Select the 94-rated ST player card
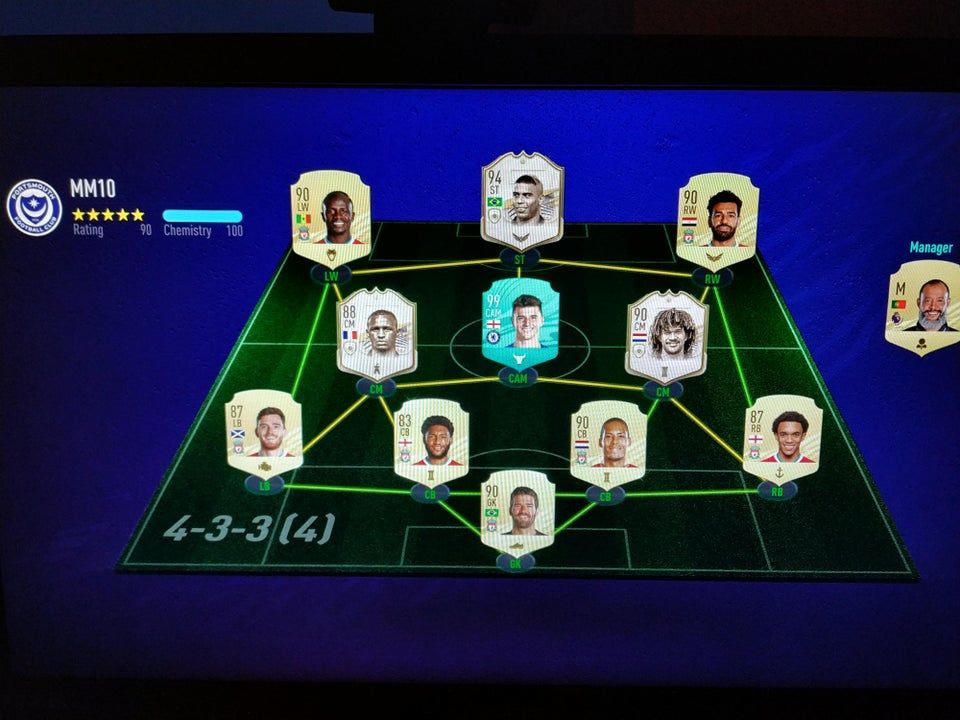The height and width of the screenshot is (720, 960). click(x=520, y=200)
